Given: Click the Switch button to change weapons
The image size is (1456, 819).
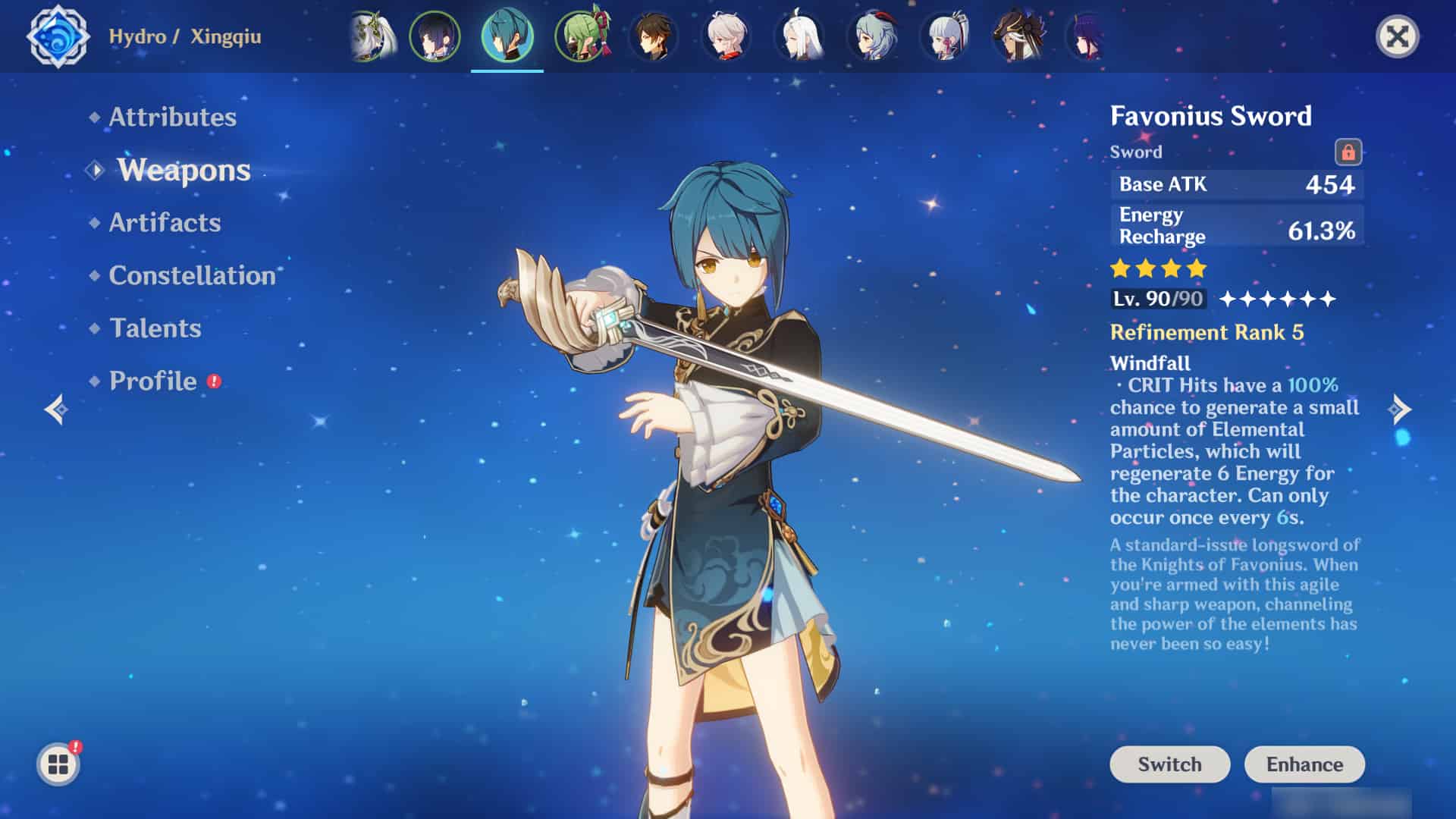Looking at the screenshot, I should tap(1169, 764).
